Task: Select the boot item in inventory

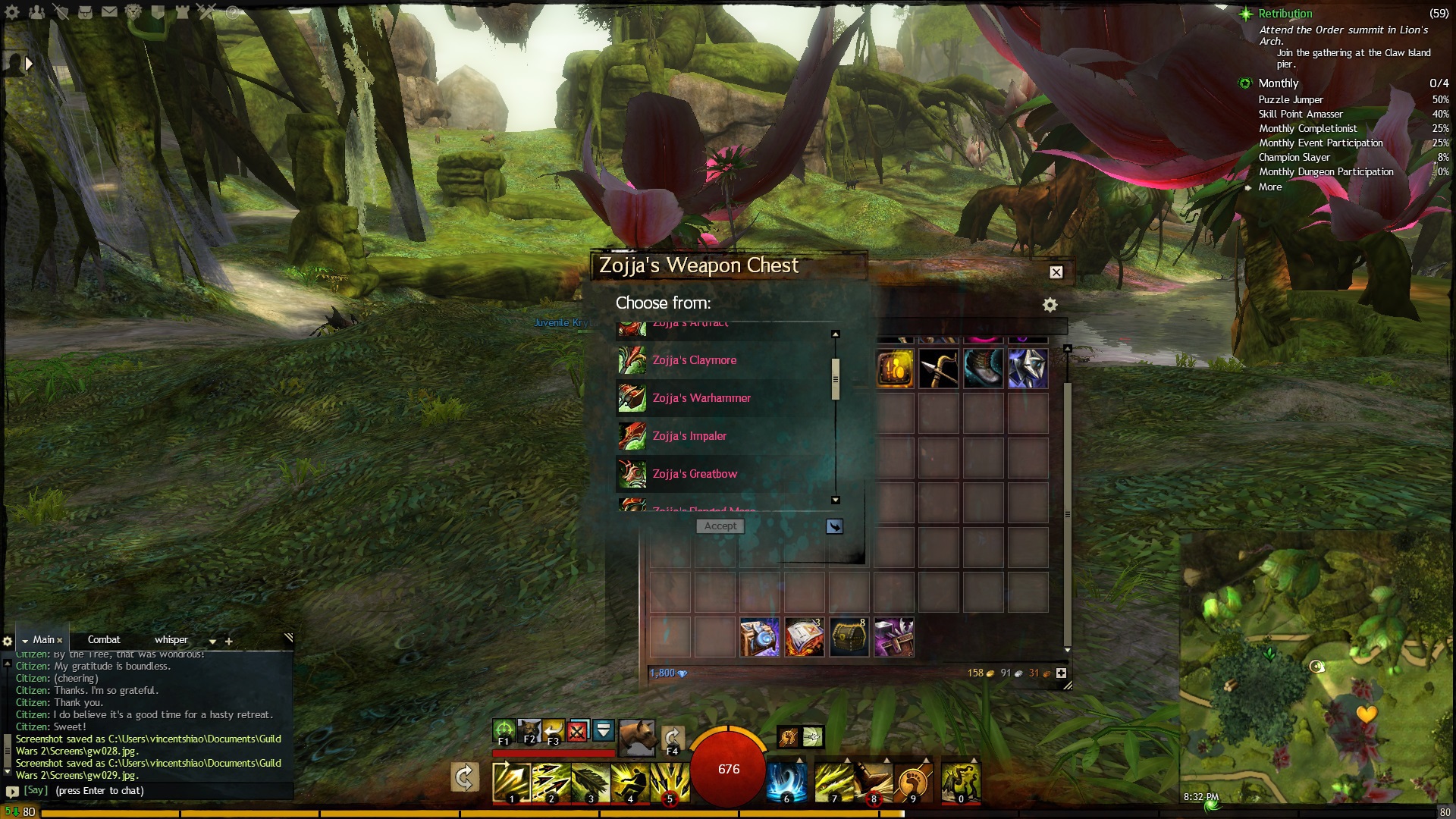Action: [984, 369]
